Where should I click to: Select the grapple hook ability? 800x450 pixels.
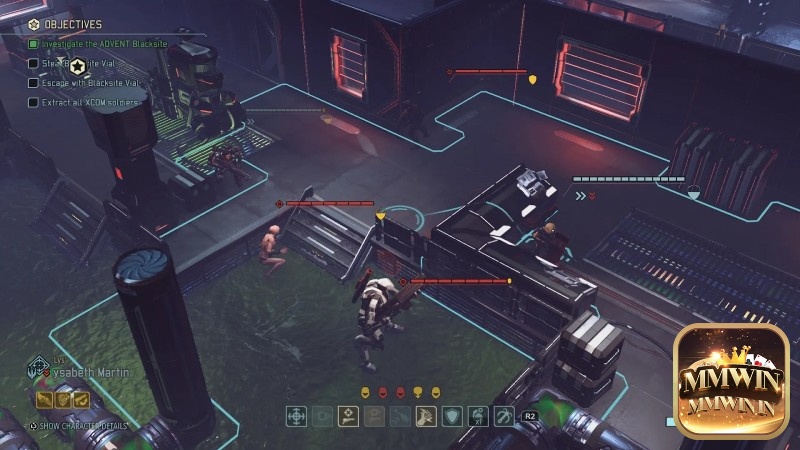(x=504, y=416)
